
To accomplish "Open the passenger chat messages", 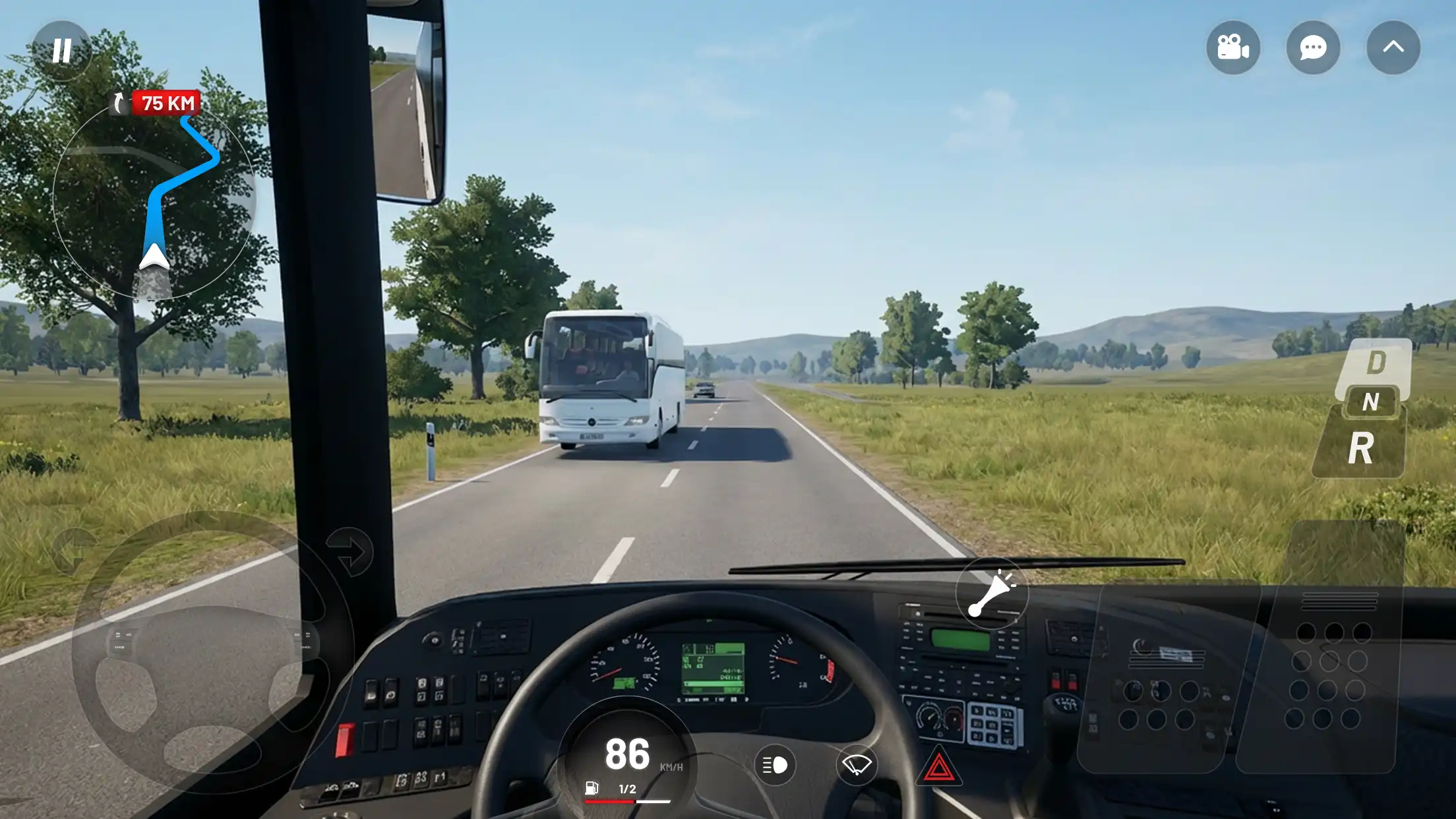I will 1313,47.
